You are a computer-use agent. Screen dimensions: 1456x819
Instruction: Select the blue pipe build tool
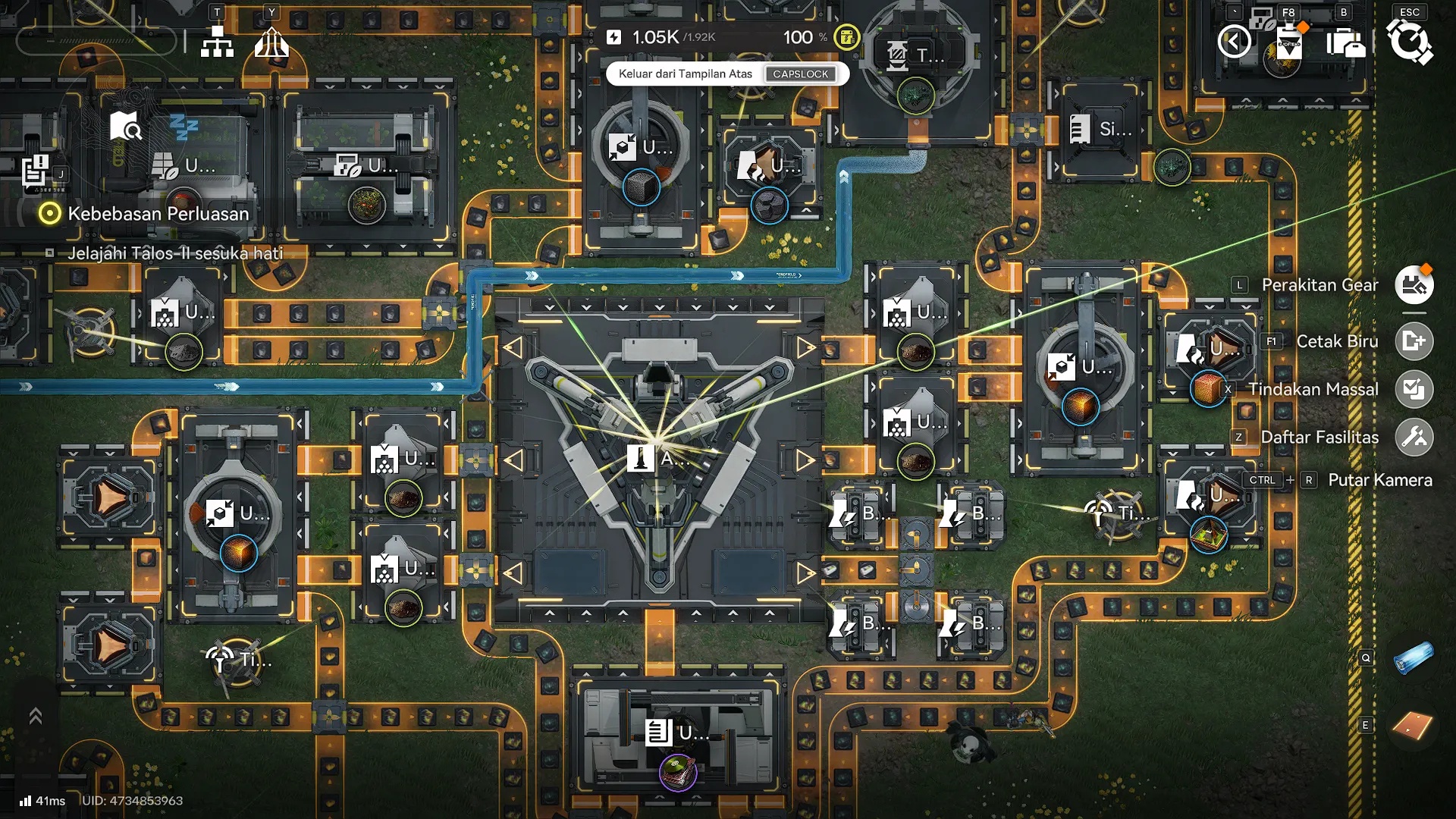(1414, 657)
